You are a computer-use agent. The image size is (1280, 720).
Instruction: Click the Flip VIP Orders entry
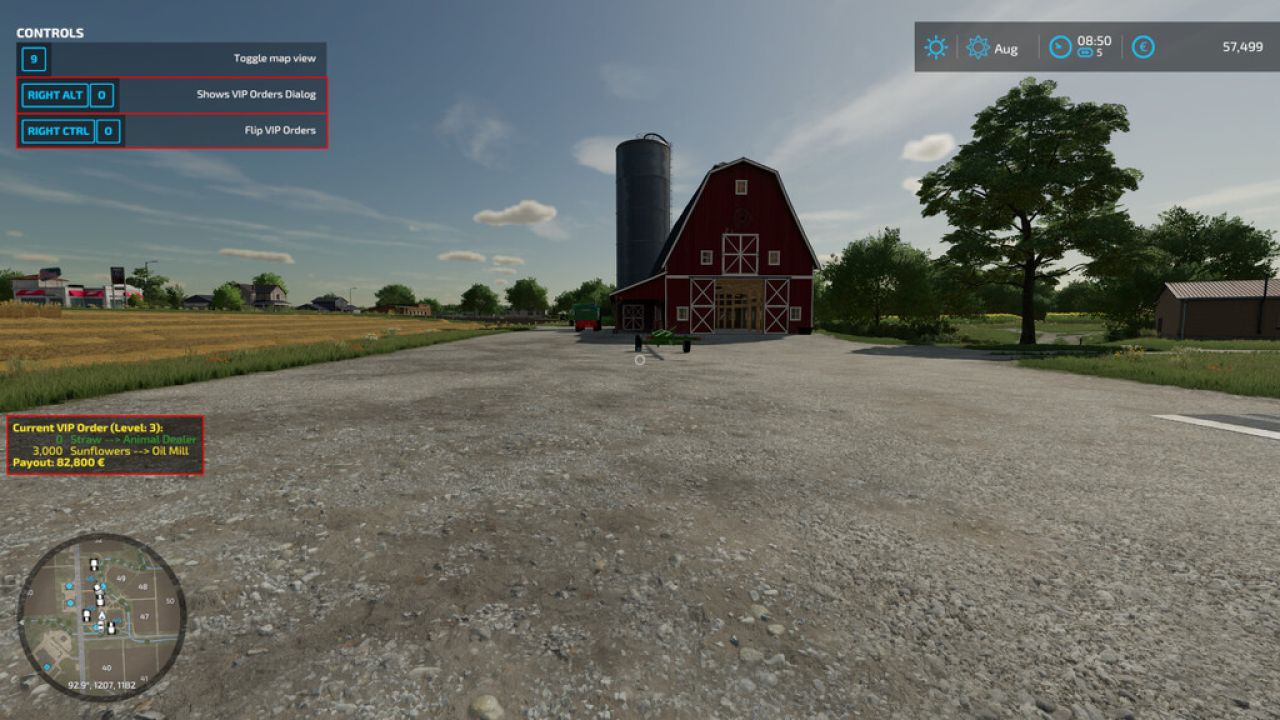(x=281, y=129)
